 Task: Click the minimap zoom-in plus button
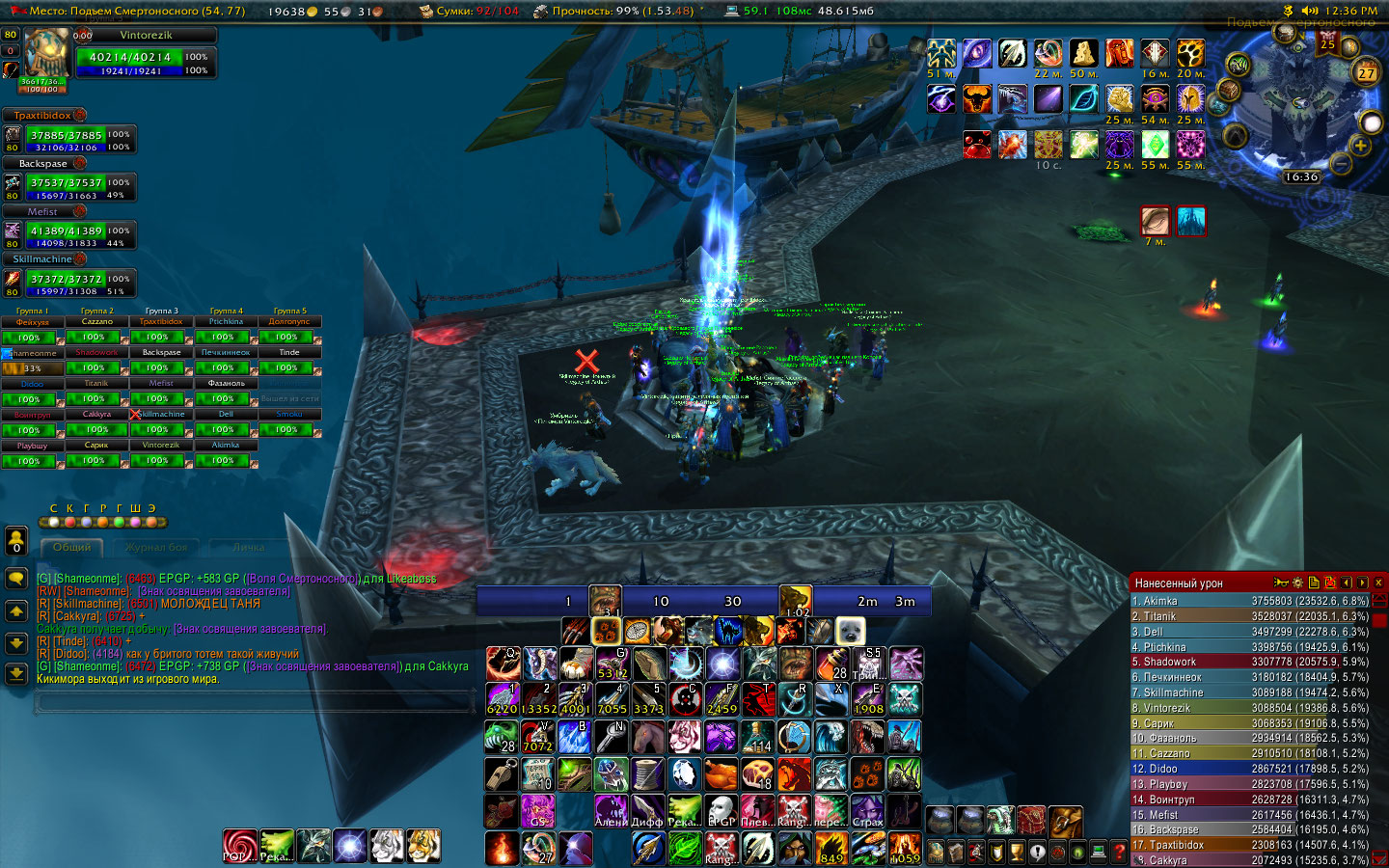tap(1360, 146)
